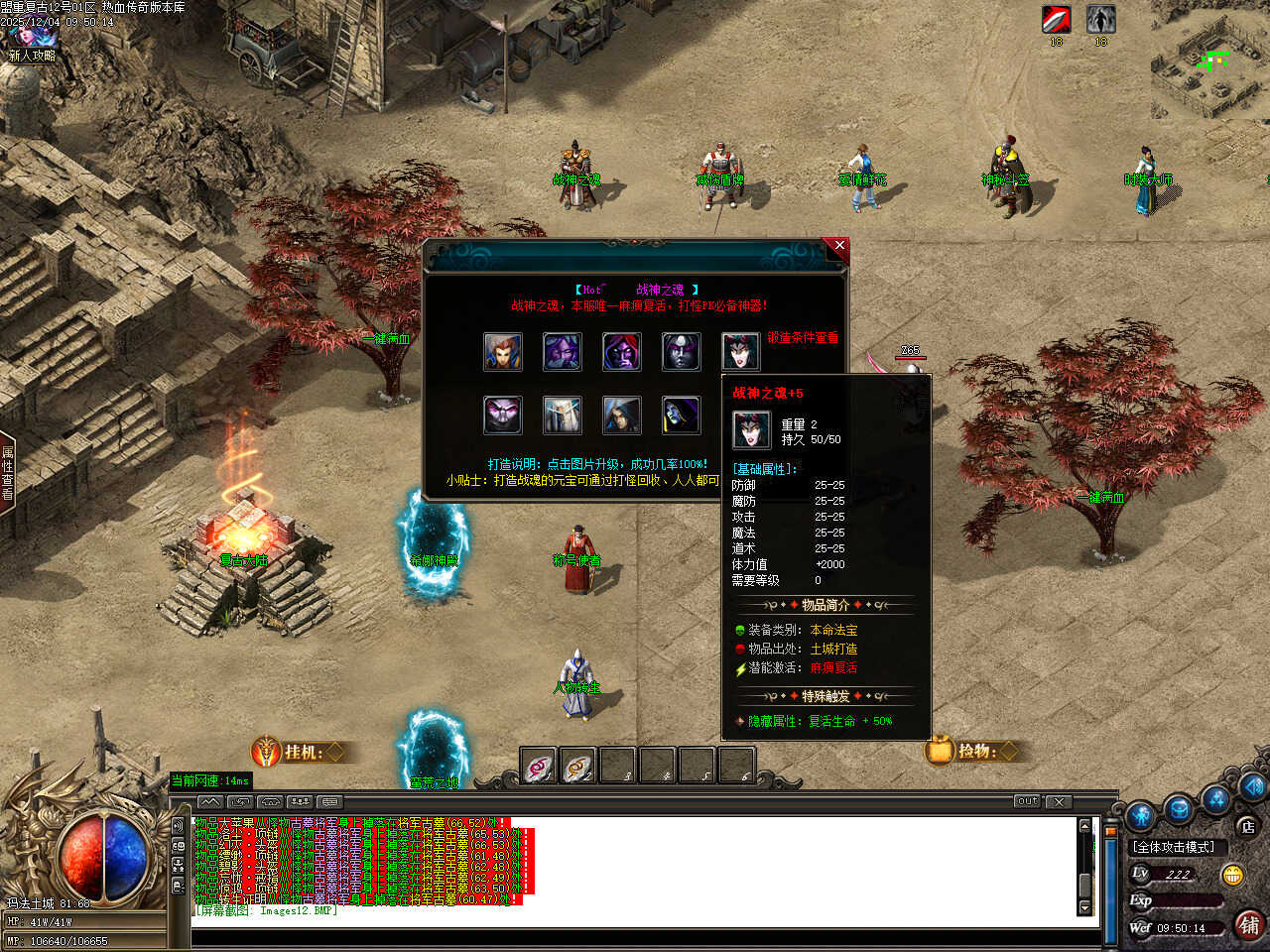
Task: Choose the purple hooded face soul portrait
Action: 622,352
